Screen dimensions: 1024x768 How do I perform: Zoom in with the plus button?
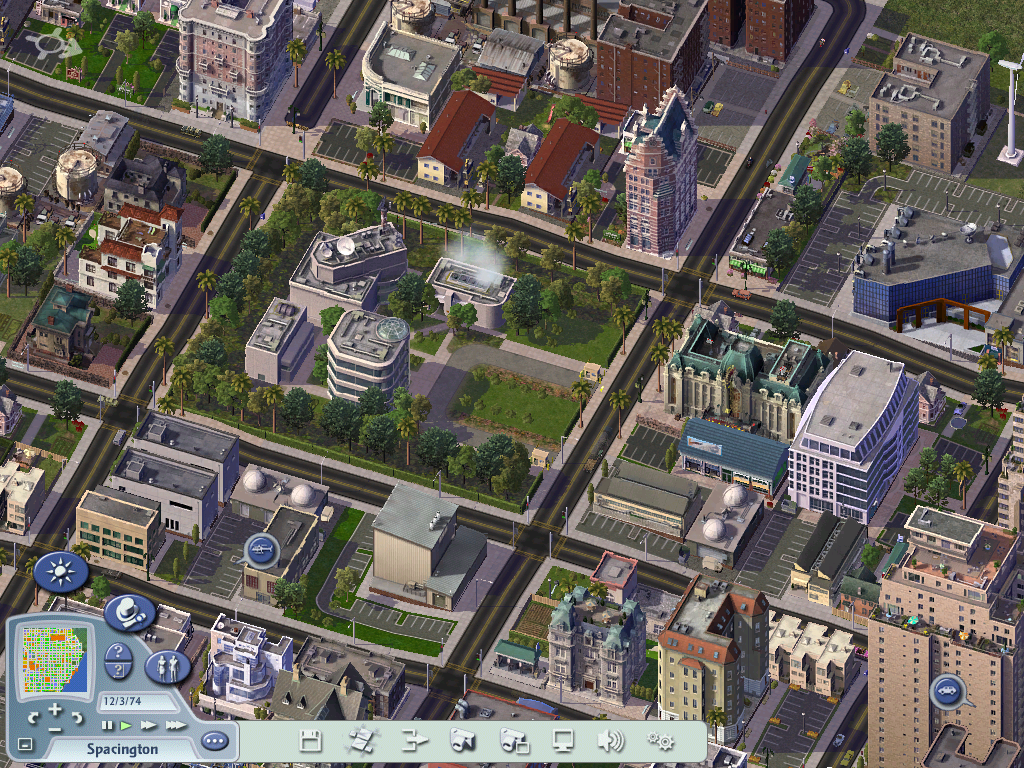point(55,709)
